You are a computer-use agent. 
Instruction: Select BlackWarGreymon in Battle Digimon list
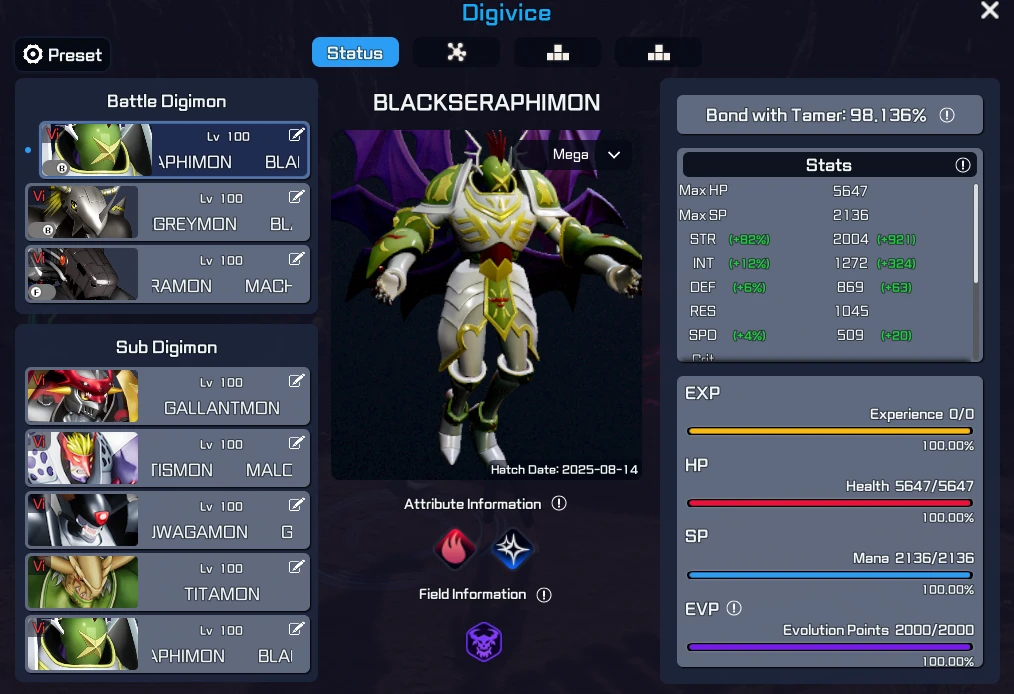click(167, 212)
